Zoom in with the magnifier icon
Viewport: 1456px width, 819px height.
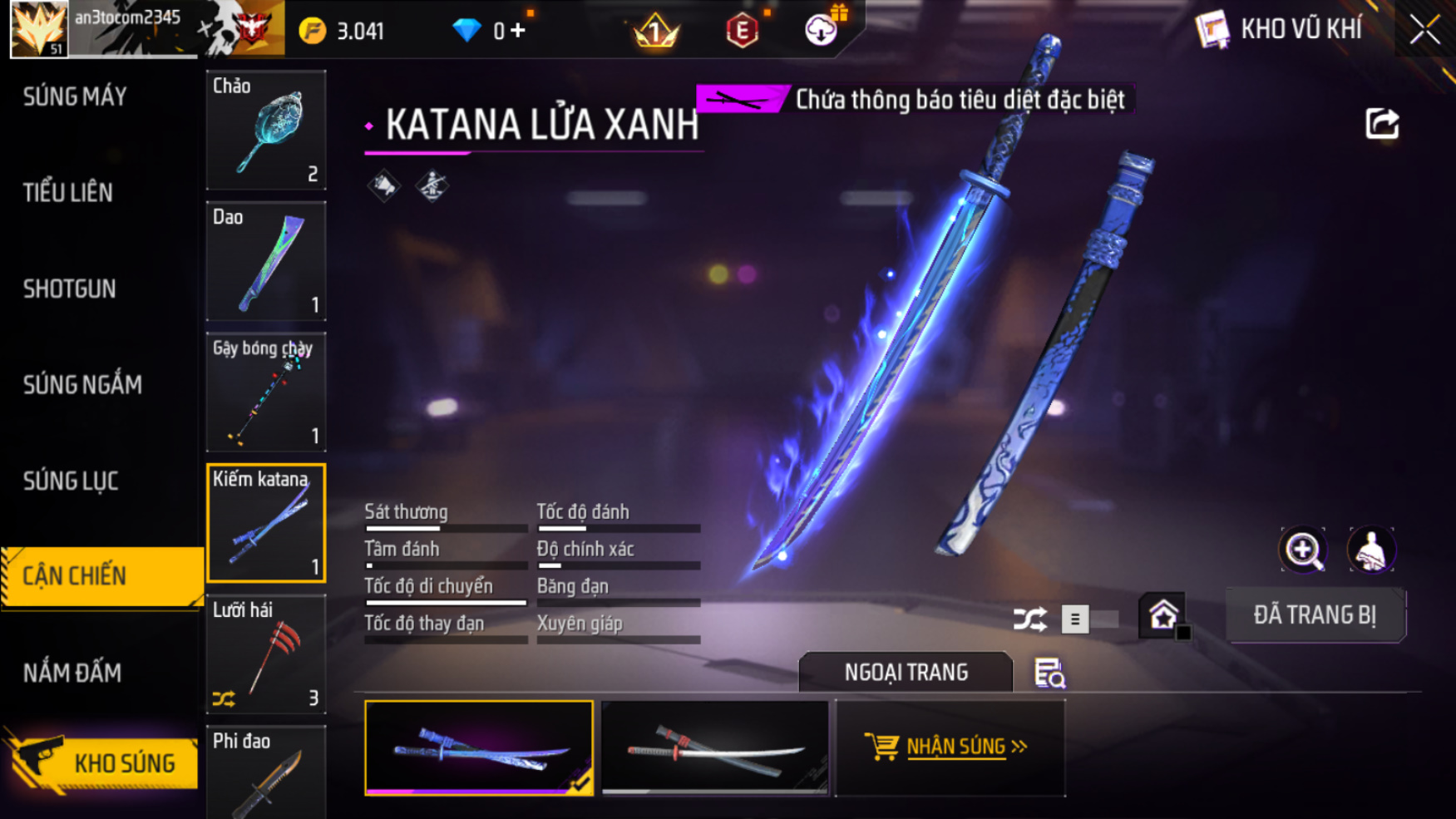click(1303, 550)
